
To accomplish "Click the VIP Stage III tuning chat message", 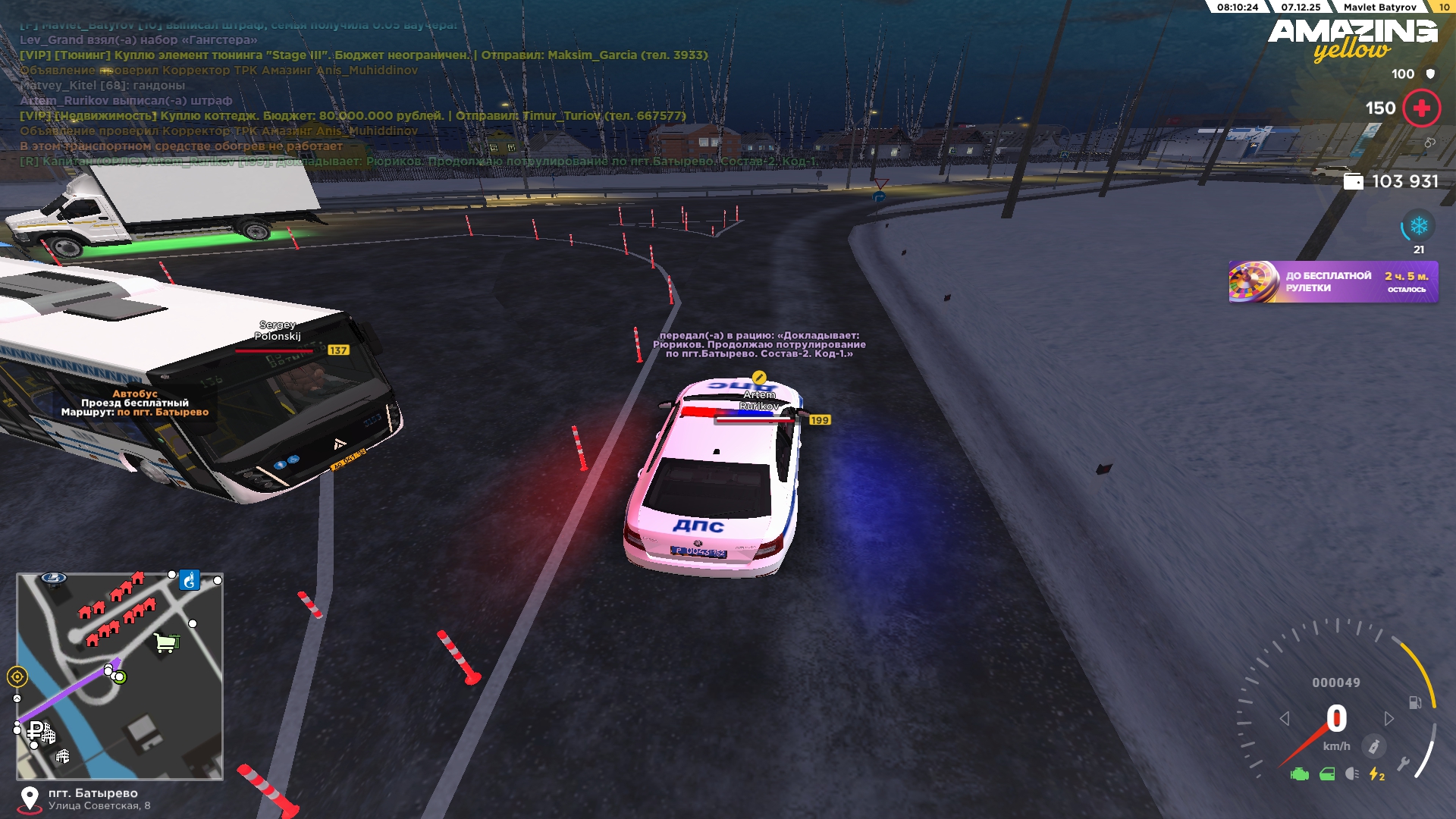I will [x=363, y=55].
